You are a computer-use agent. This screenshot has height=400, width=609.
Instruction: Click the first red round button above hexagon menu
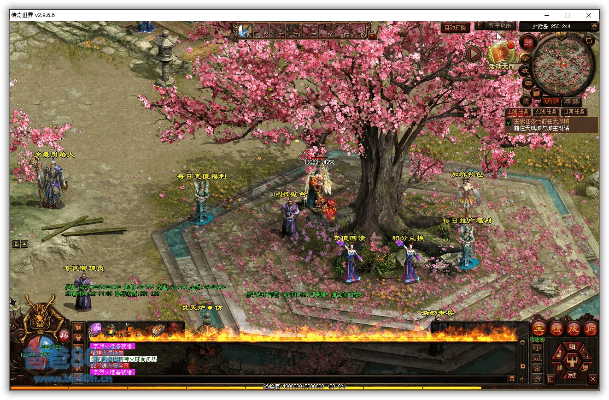click(538, 328)
